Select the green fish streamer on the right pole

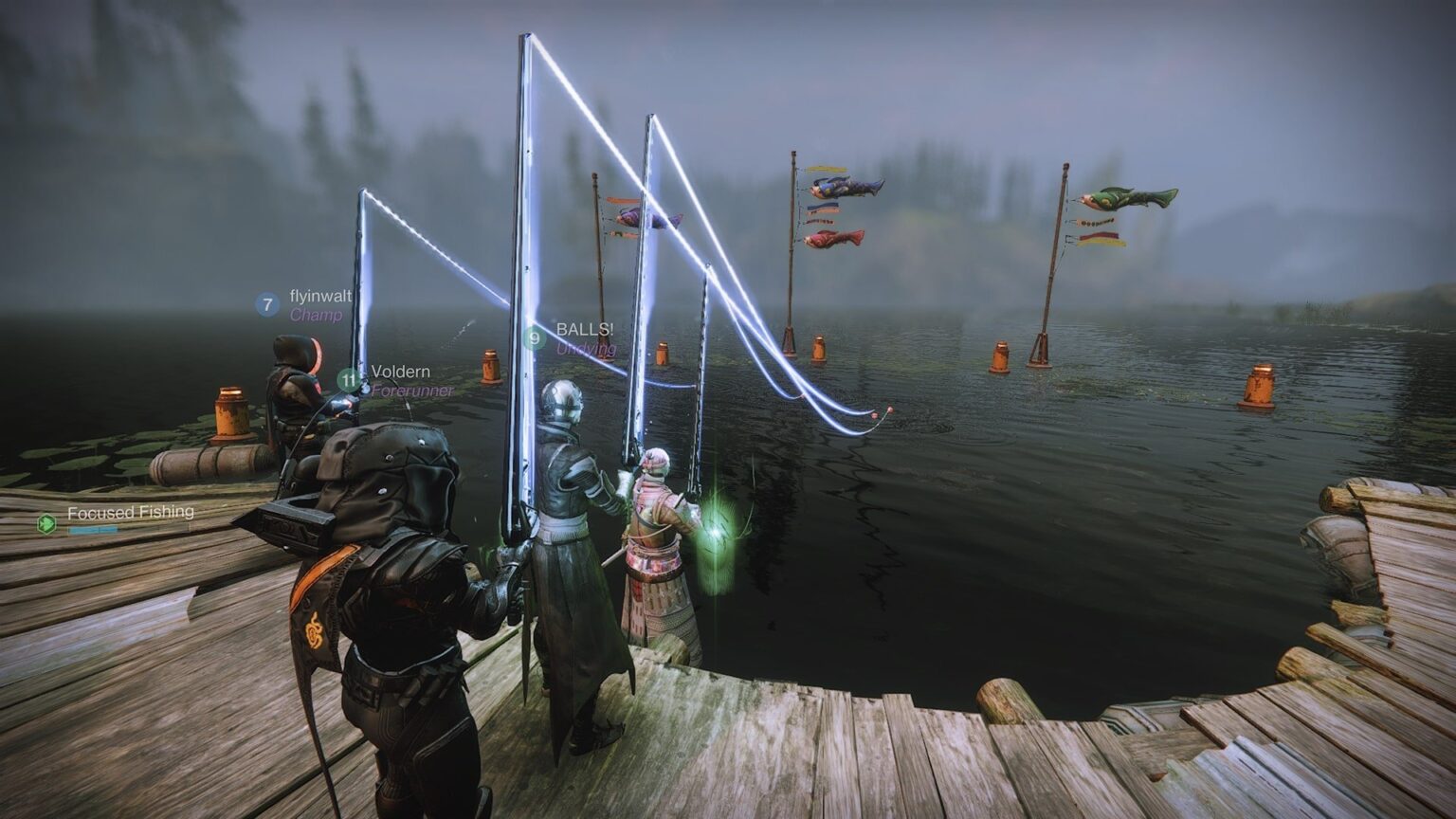pos(1123,196)
